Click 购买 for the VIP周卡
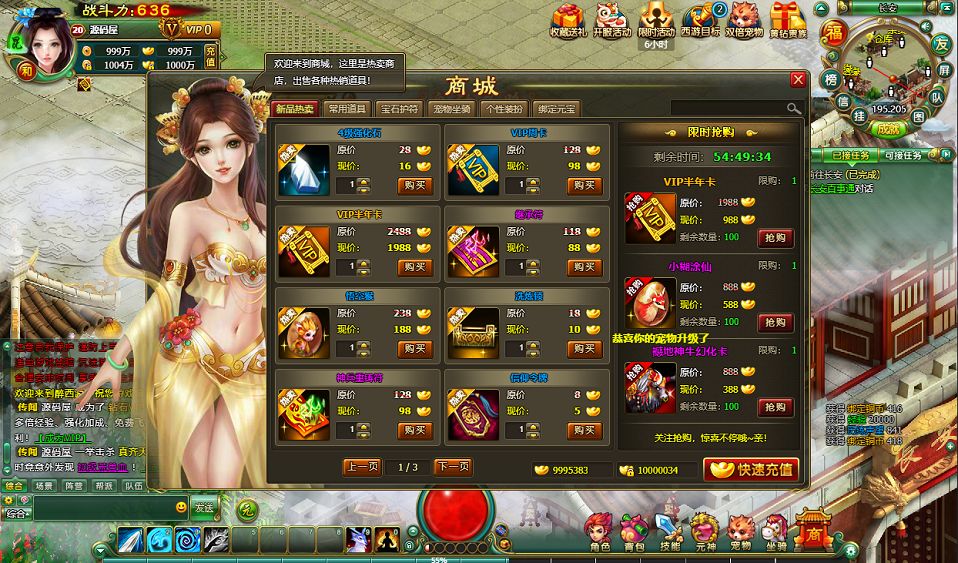958x563 pixels. click(584, 185)
